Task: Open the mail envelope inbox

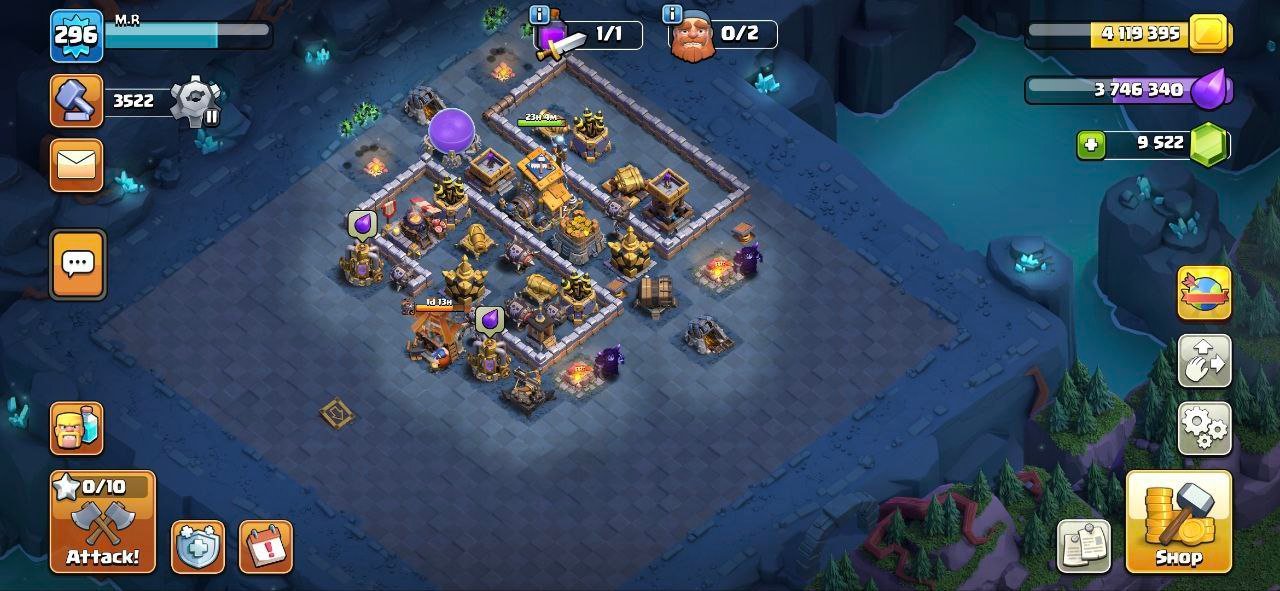Action: click(x=77, y=165)
